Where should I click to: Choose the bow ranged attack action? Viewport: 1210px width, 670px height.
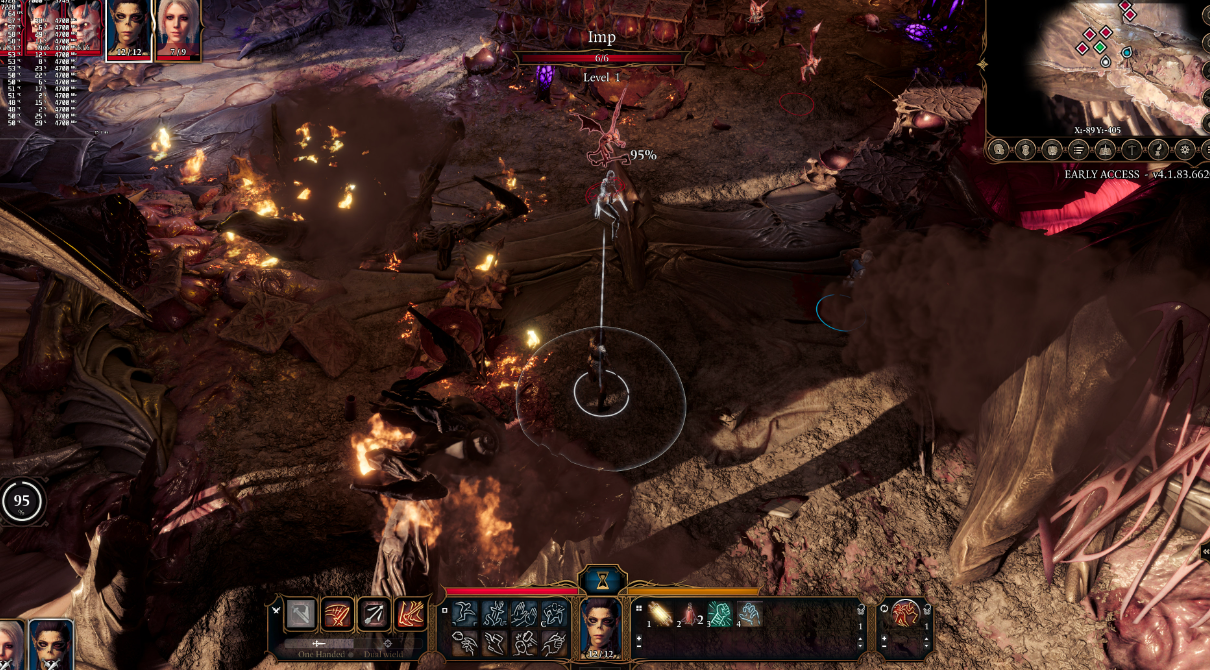point(374,614)
